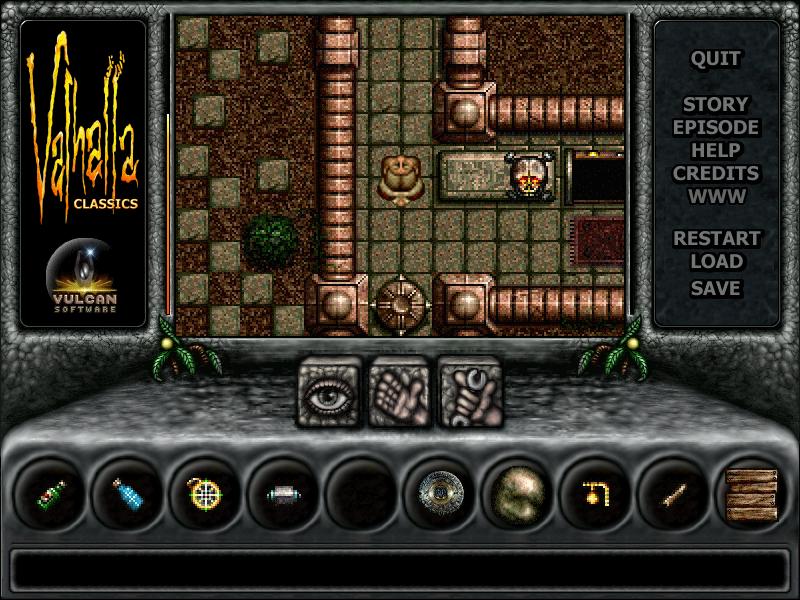This screenshot has height=600, width=800.
Task: Save the current game
Action: pos(716,287)
